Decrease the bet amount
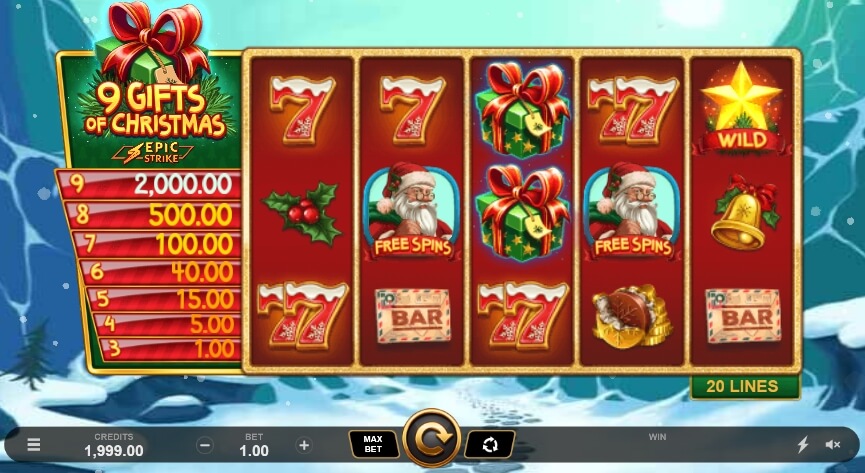This screenshot has width=865, height=473. (x=205, y=445)
